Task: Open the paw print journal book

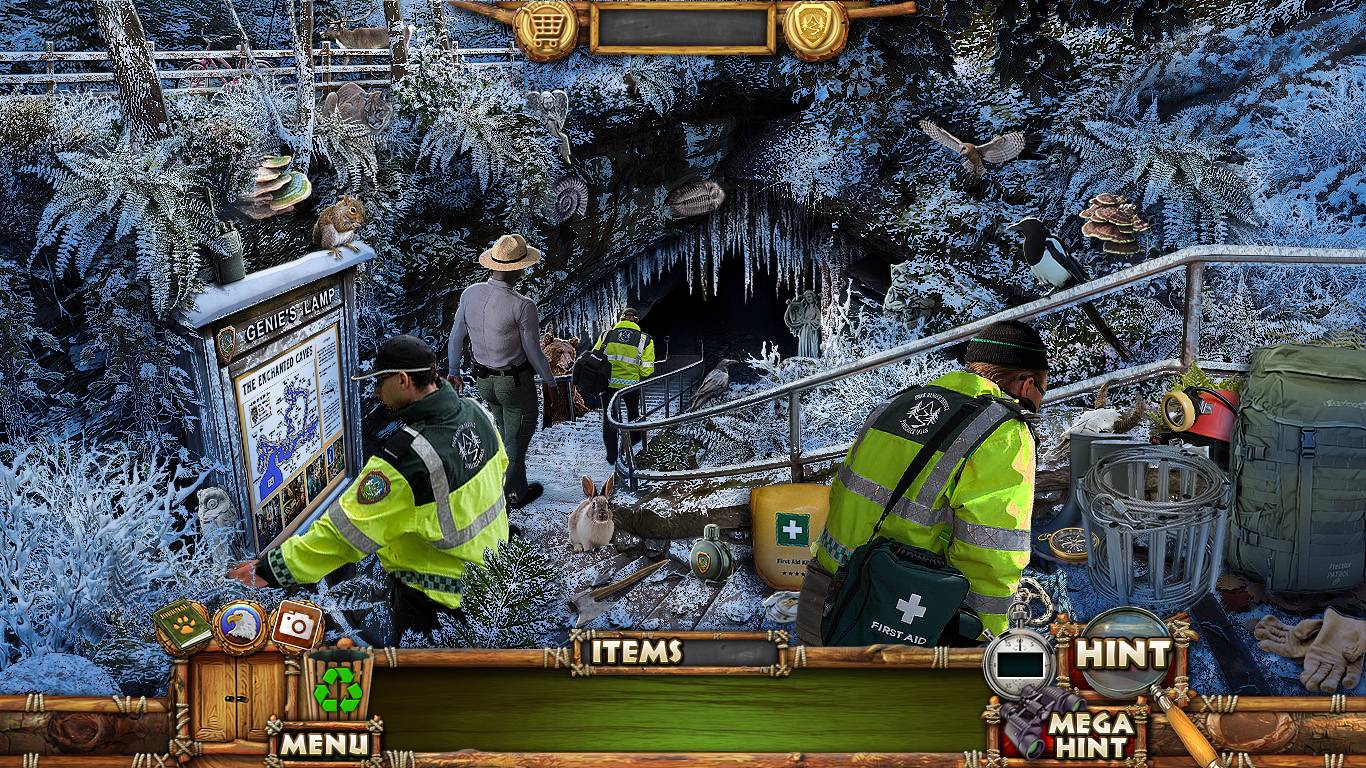Action: (182, 627)
